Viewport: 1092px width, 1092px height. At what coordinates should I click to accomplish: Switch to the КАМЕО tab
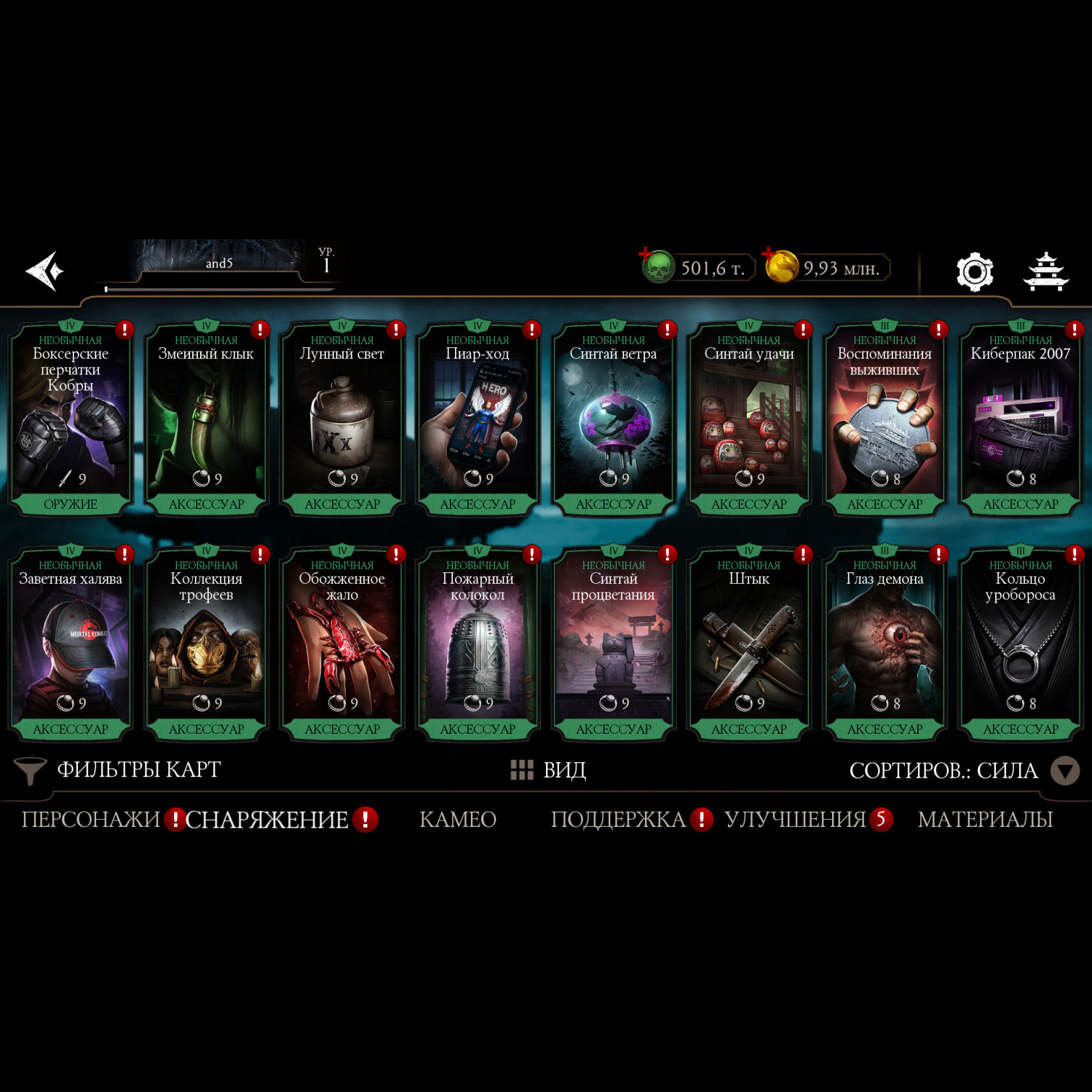click(x=458, y=820)
